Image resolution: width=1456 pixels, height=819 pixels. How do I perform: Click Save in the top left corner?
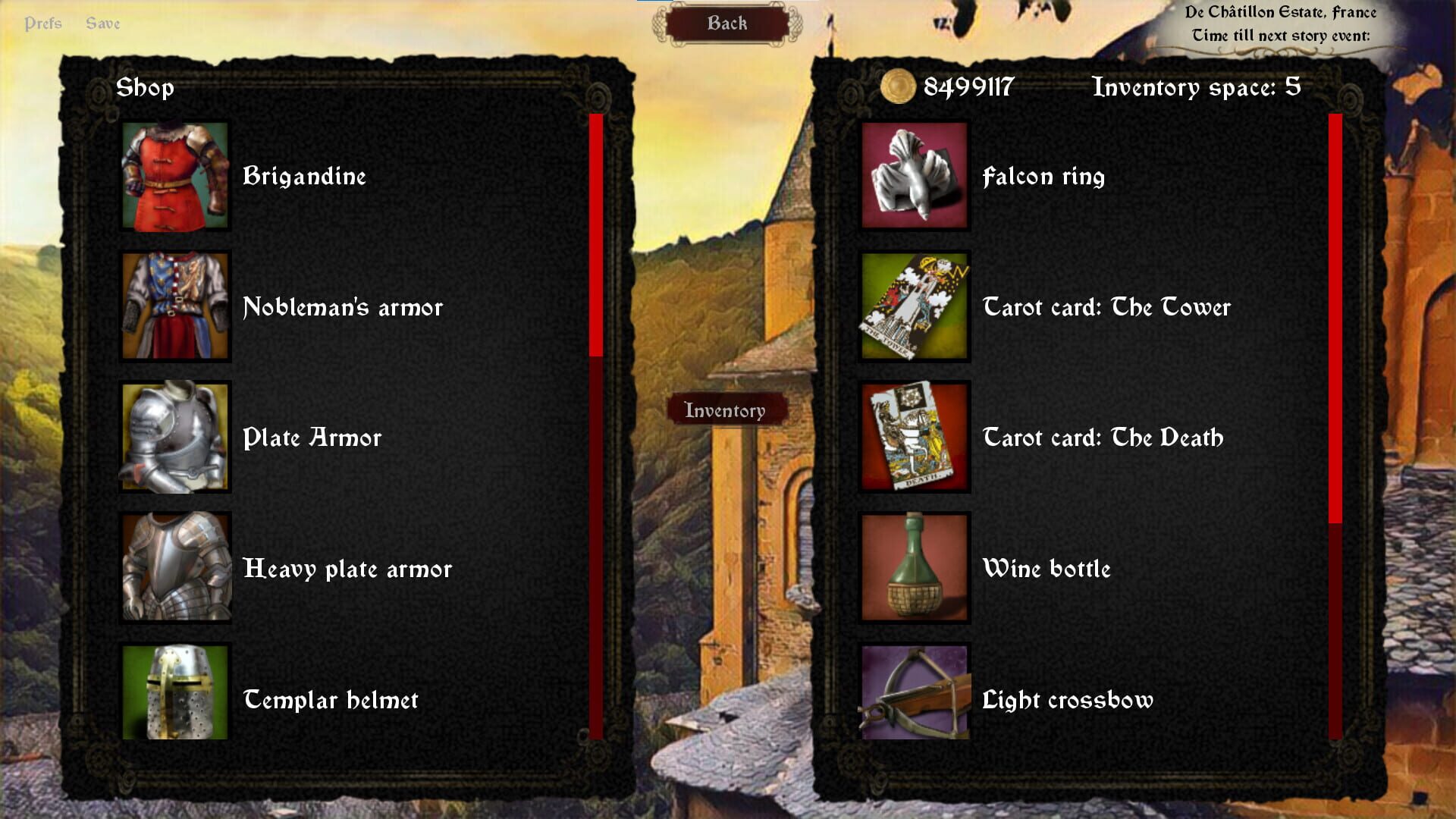click(104, 23)
